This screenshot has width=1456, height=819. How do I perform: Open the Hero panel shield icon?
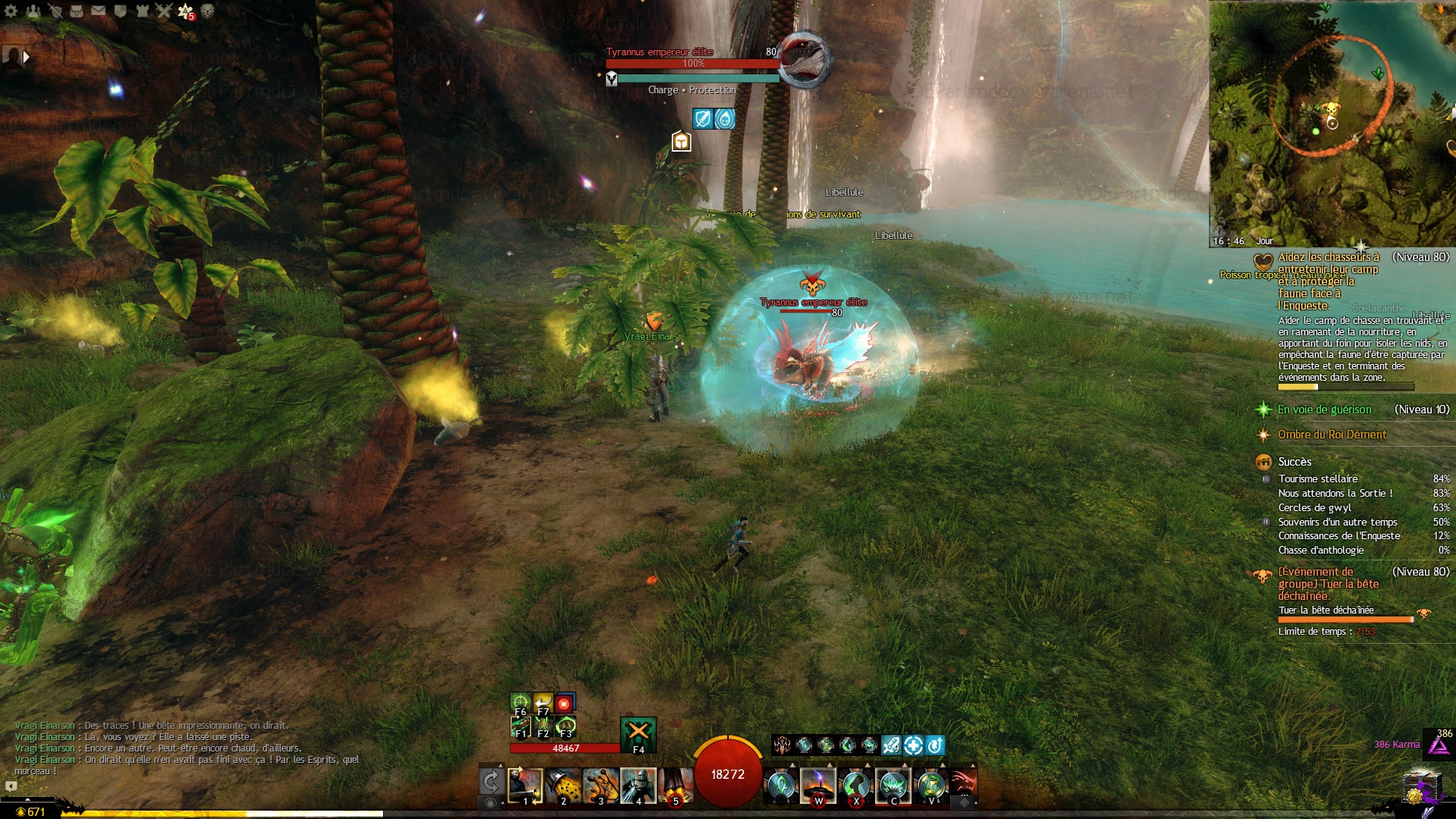55,11
